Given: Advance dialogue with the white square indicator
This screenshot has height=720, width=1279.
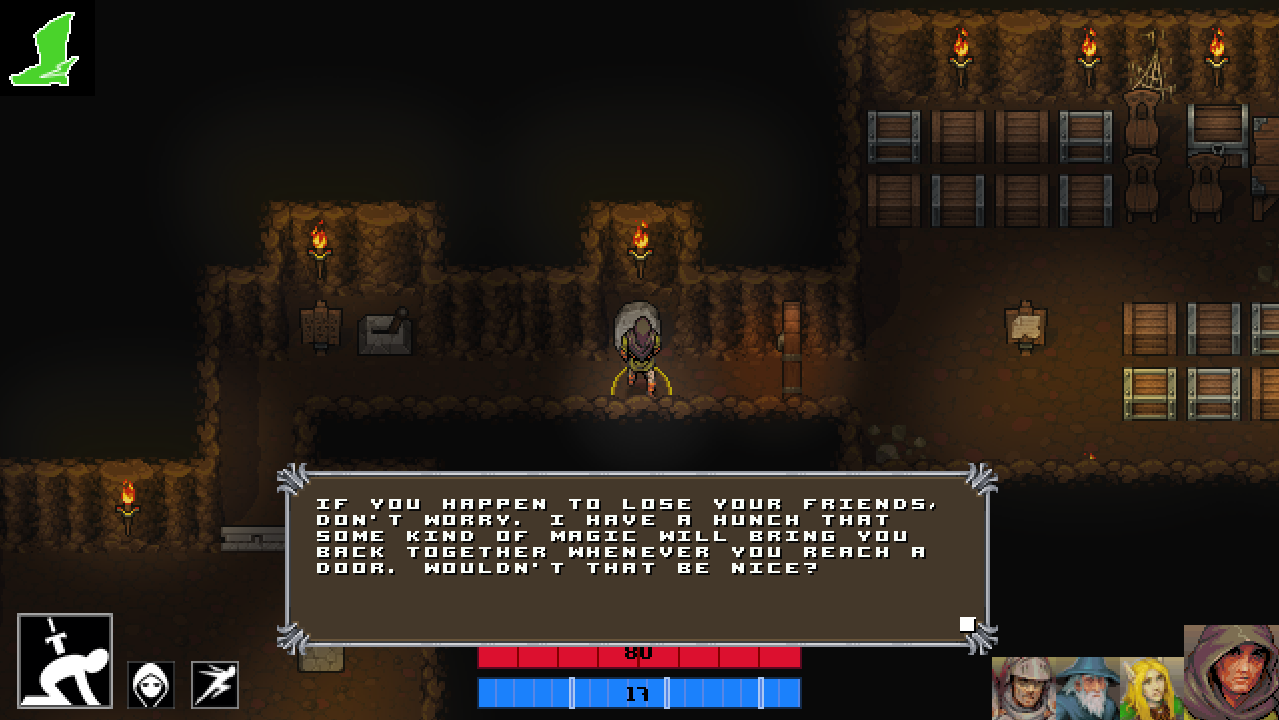Looking at the screenshot, I should click(x=967, y=624).
